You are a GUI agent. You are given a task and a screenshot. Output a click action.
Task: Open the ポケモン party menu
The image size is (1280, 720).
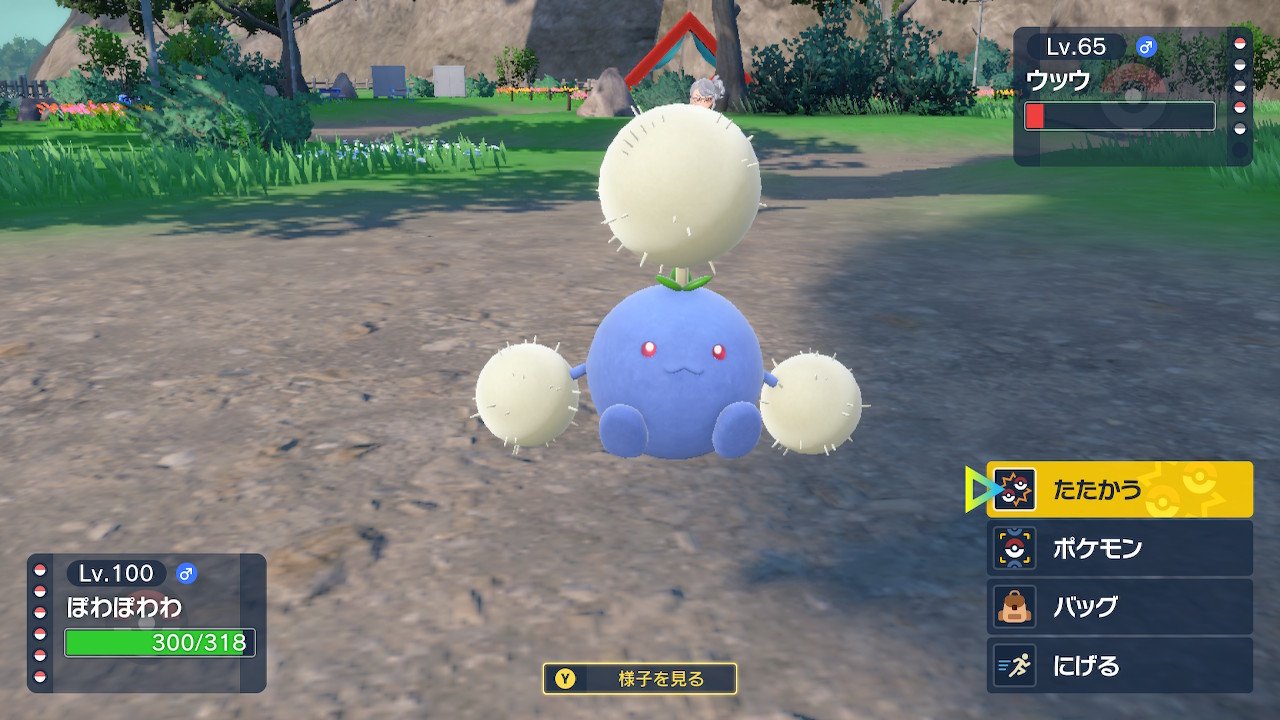pos(1119,548)
